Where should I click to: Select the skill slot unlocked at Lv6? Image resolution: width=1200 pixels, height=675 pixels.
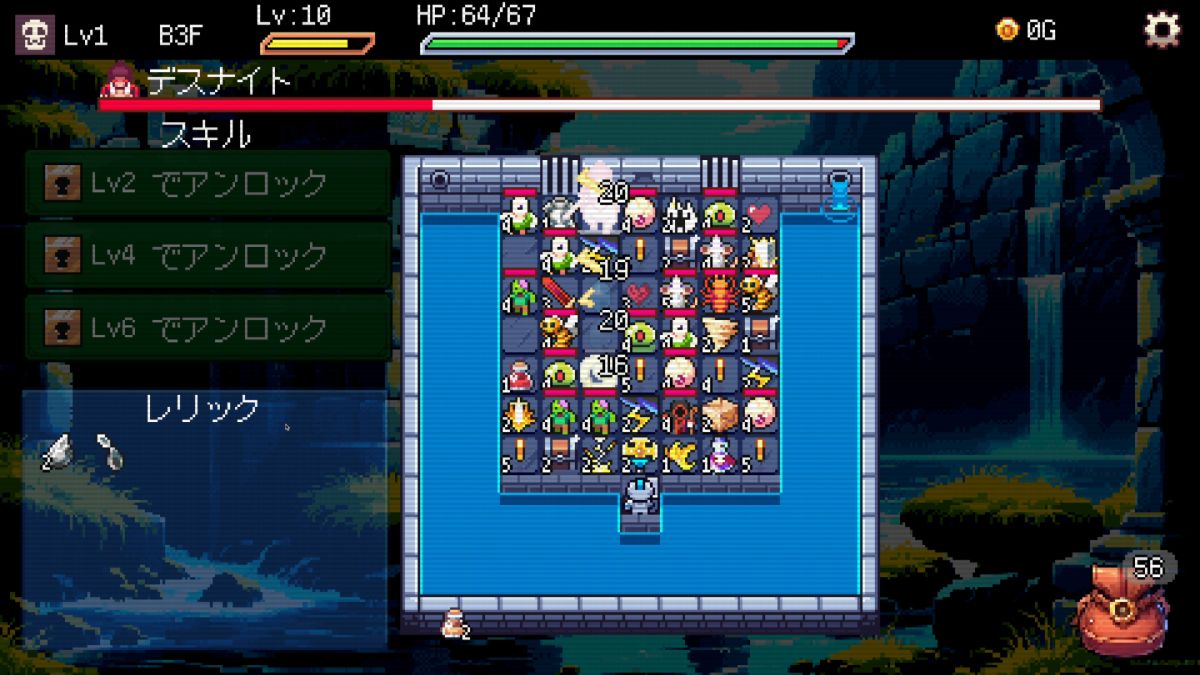point(207,327)
